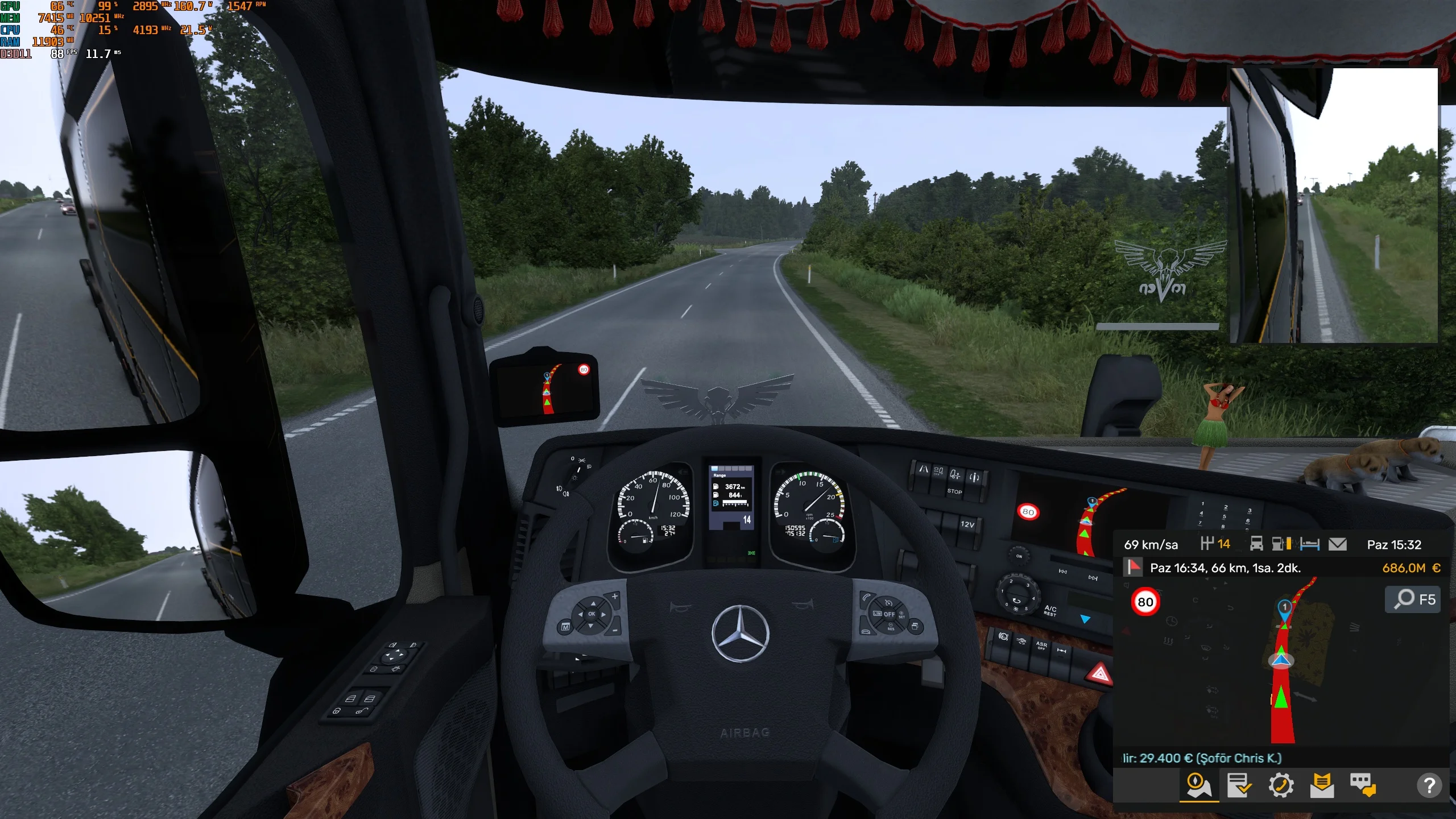Open the chat messages tab
The image size is (1456, 819).
(x=1363, y=786)
